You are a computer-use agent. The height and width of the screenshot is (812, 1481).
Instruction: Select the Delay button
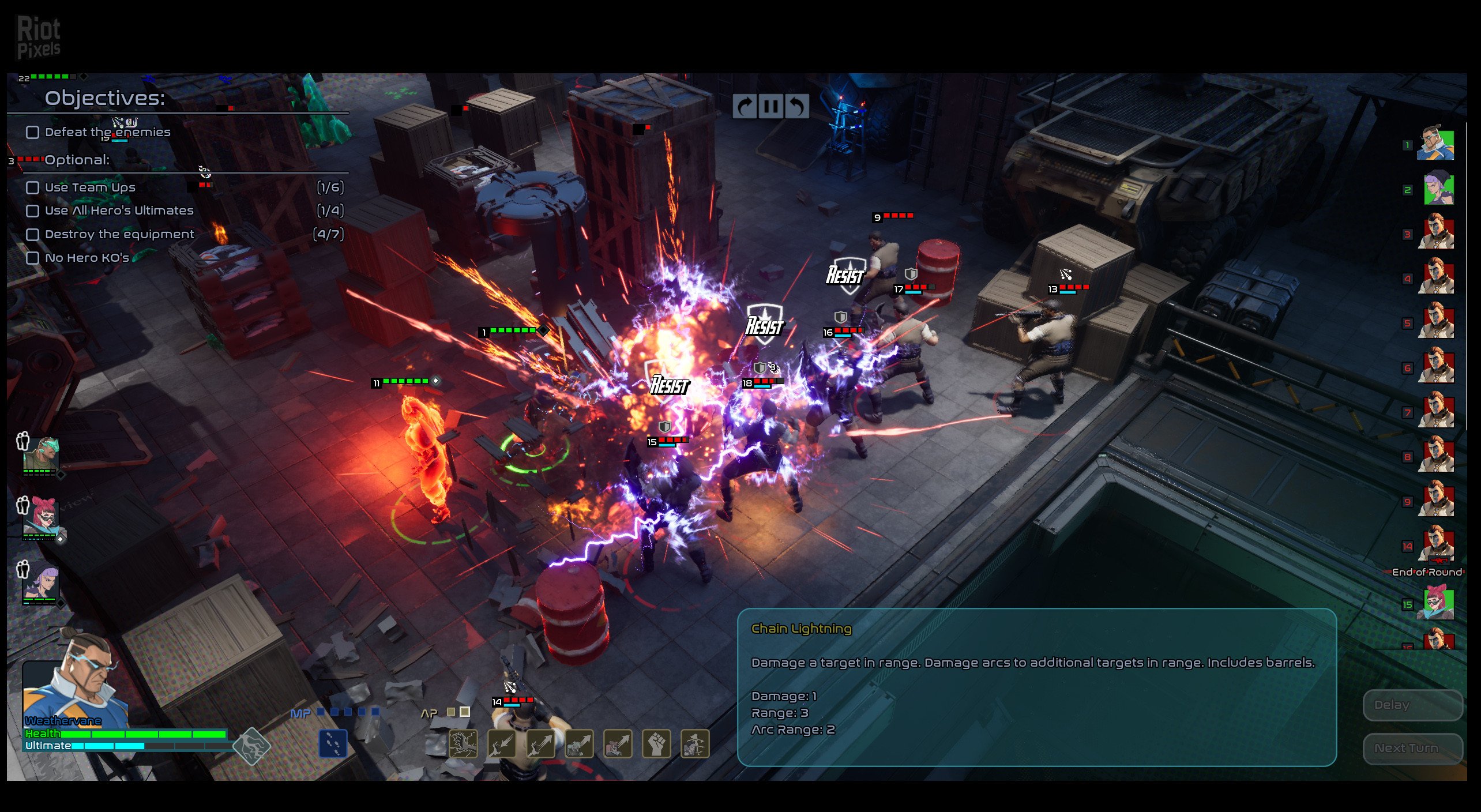(1412, 705)
